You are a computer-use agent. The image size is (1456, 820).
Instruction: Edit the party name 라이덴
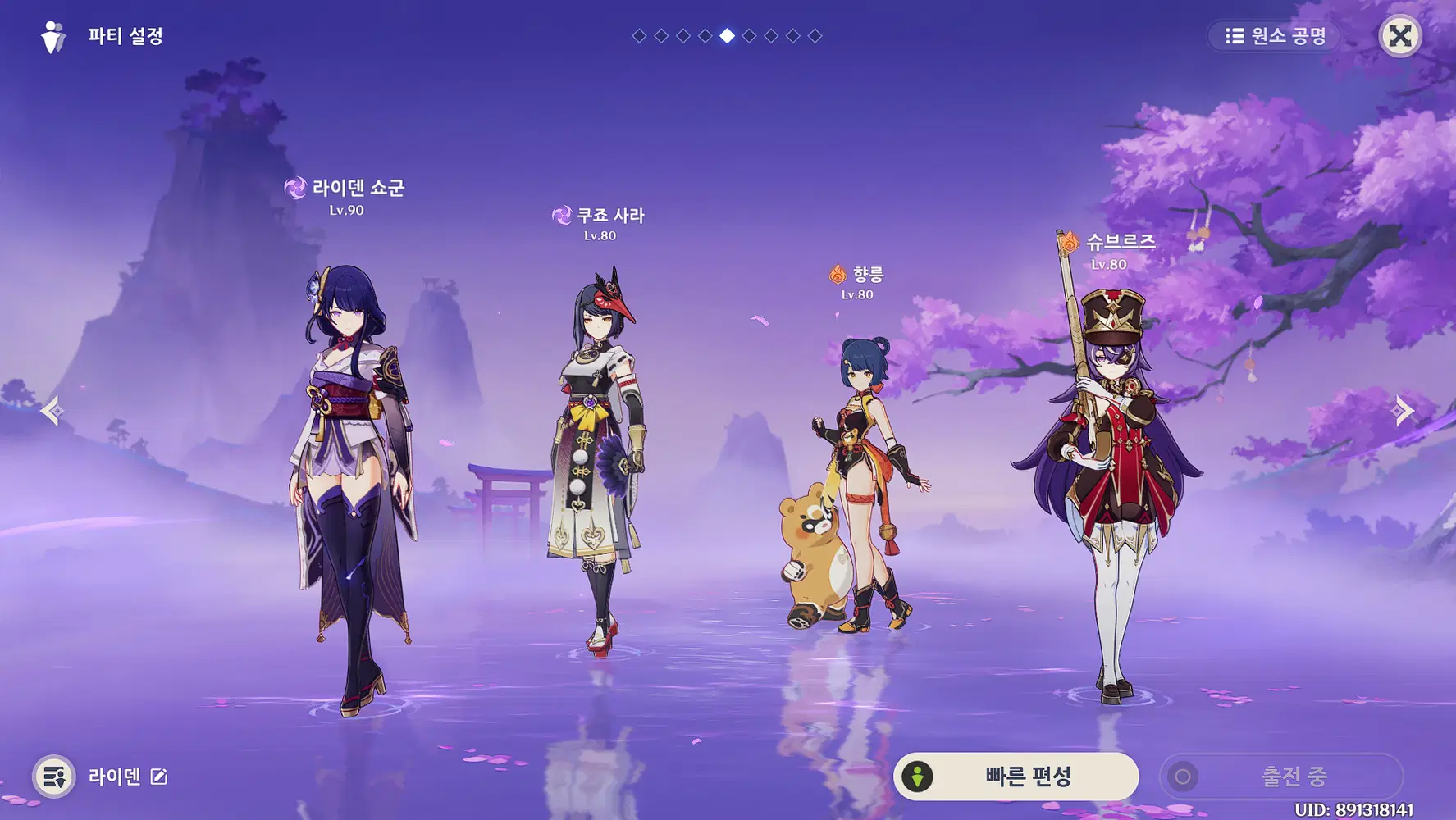pyautogui.click(x=158, y=777)
